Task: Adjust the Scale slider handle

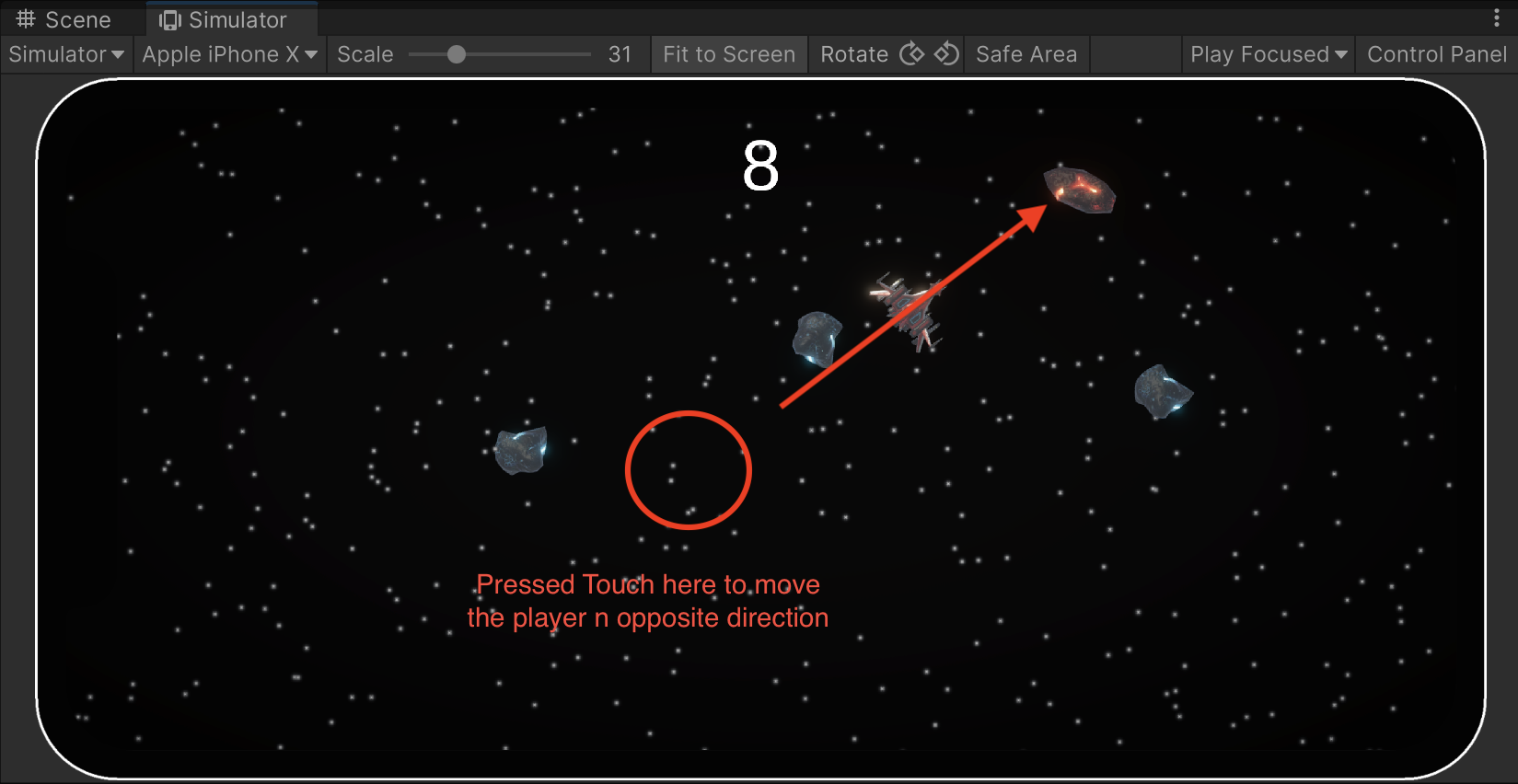Action: pyautogui.click(x=459, y=54)
